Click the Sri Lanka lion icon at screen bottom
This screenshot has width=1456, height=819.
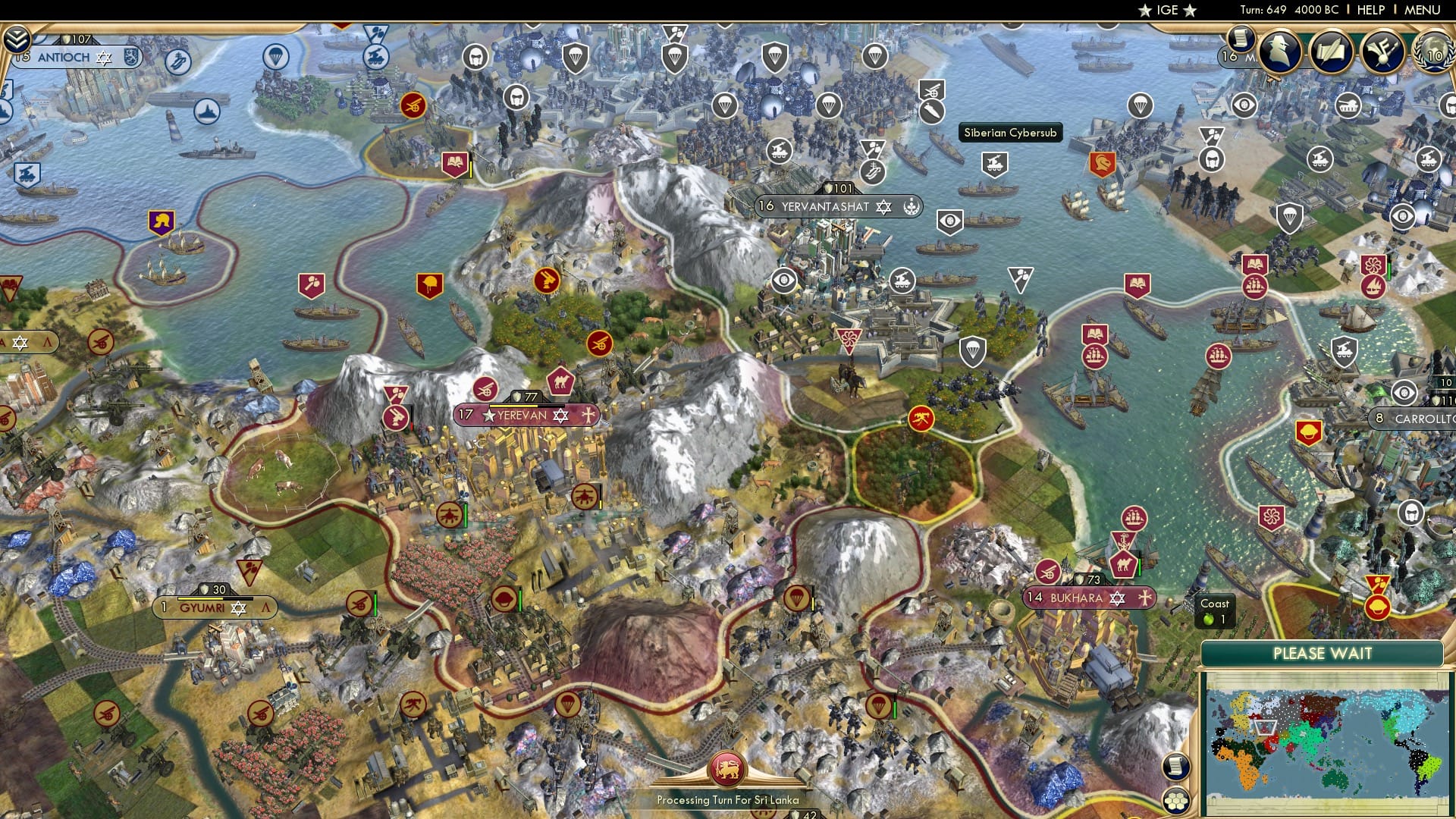(727, 767)
